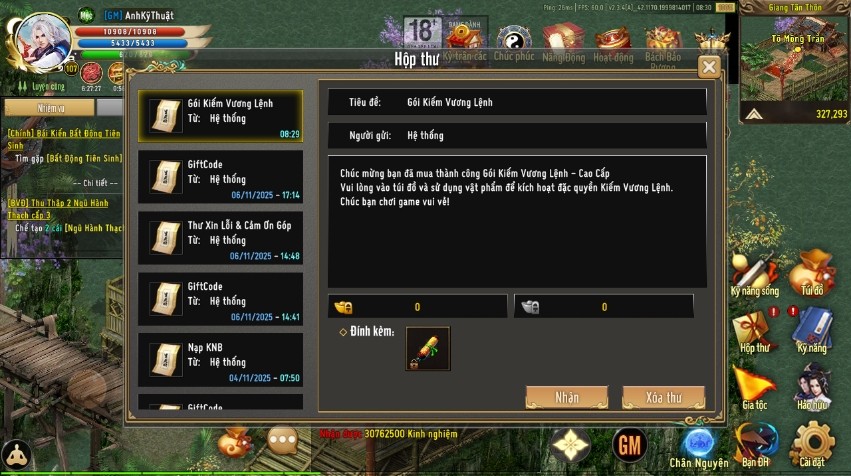Open the Nạp KNB mail
The width and height of the screenshot is (851, 476).
(x=220, y=360)
